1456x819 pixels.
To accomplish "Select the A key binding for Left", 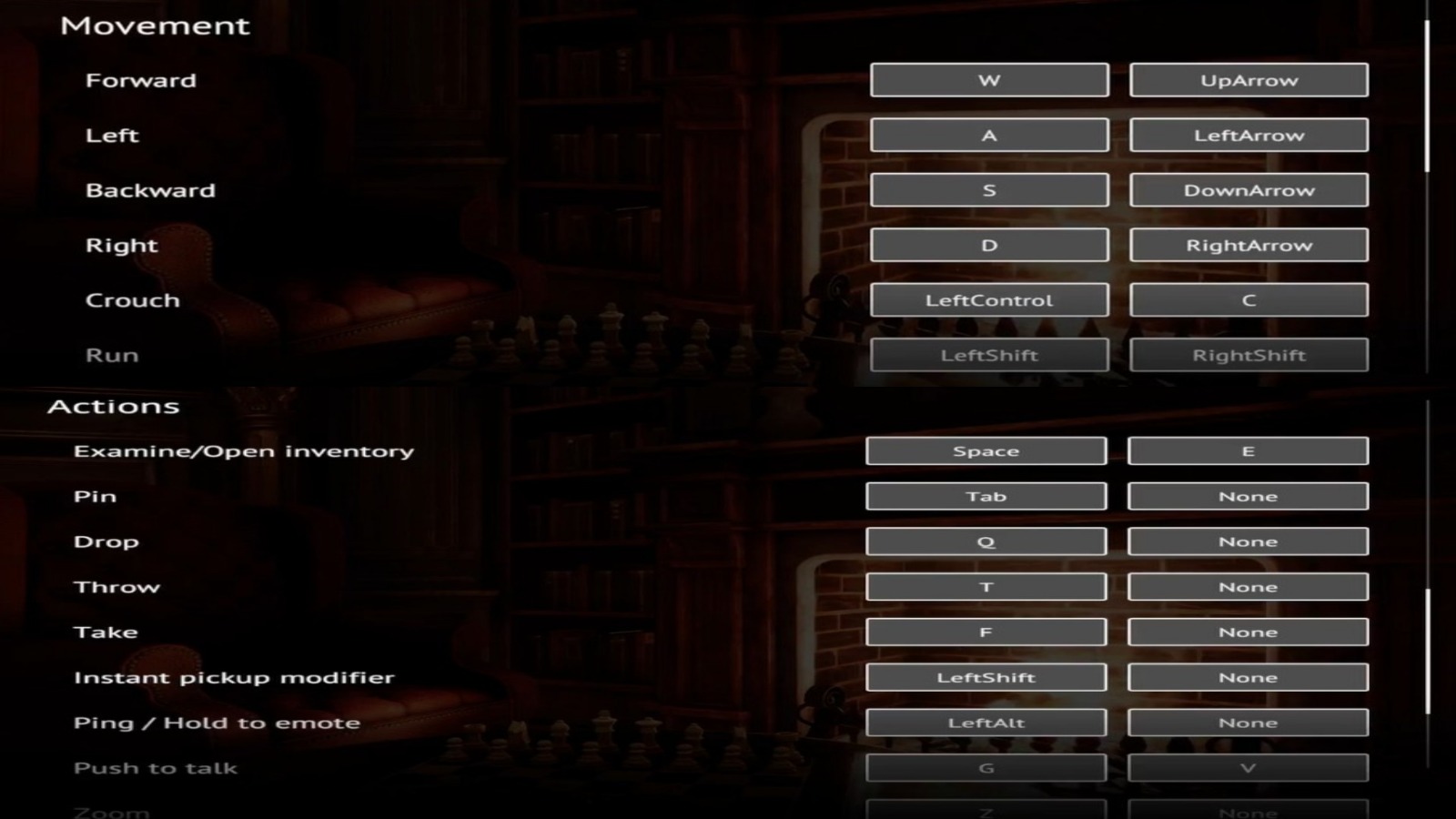I will (x=989, y=135).
